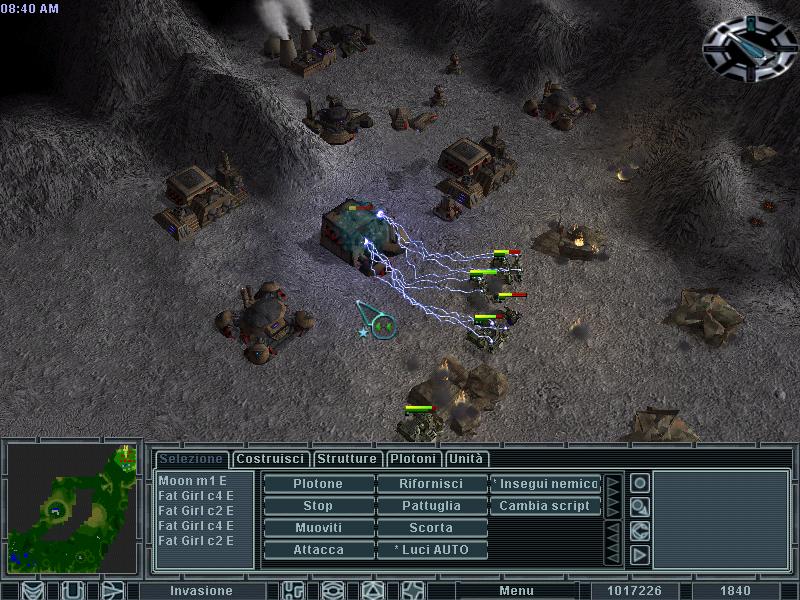This screenshot has width=800, height=600.
Task: Open the Menu button on bottom bar
Action: click(516, 591)
